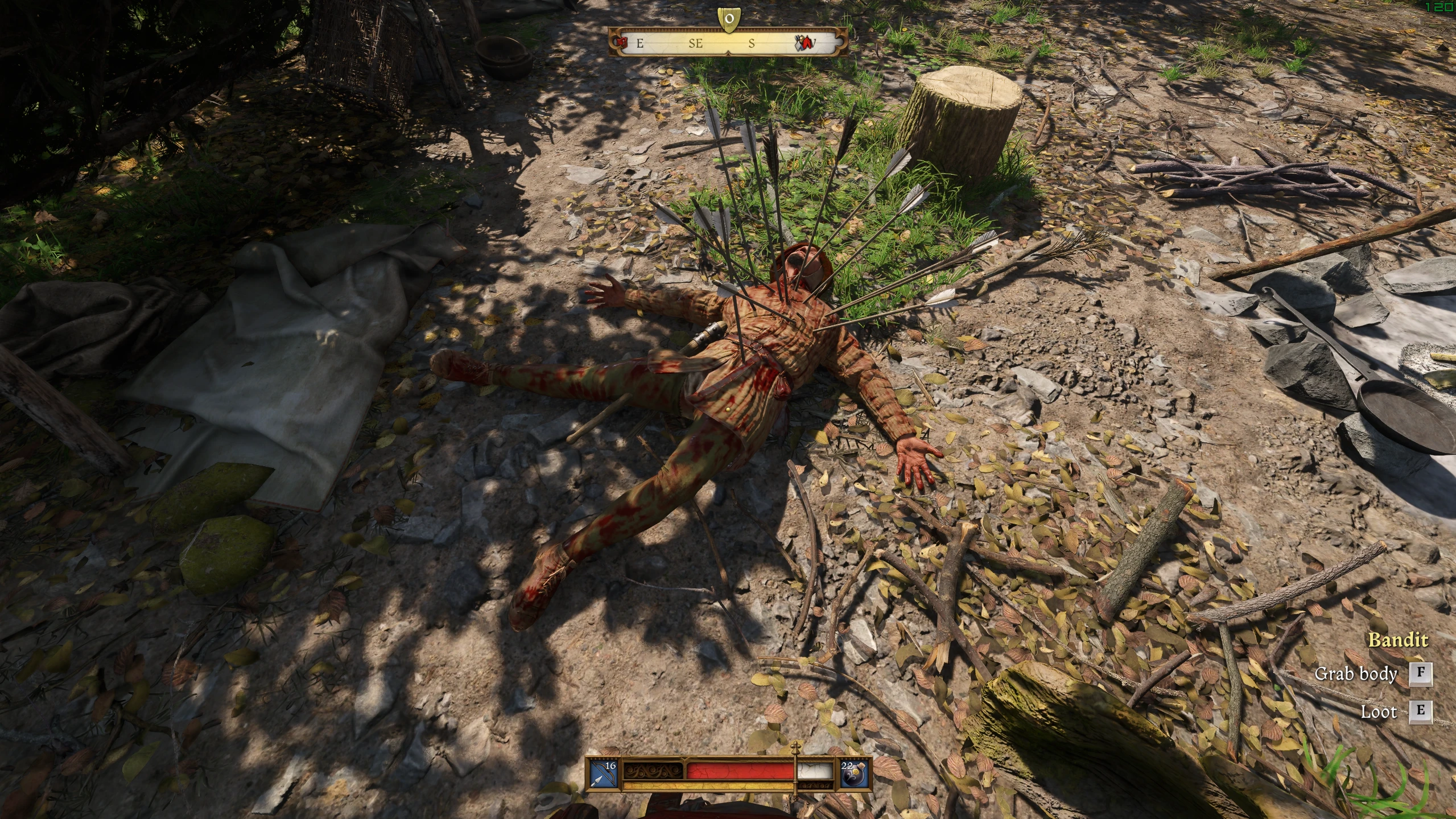This screenshot has width=1456, height=819.
Task: Select the dark potion flask slot
Action: [855, 773]
